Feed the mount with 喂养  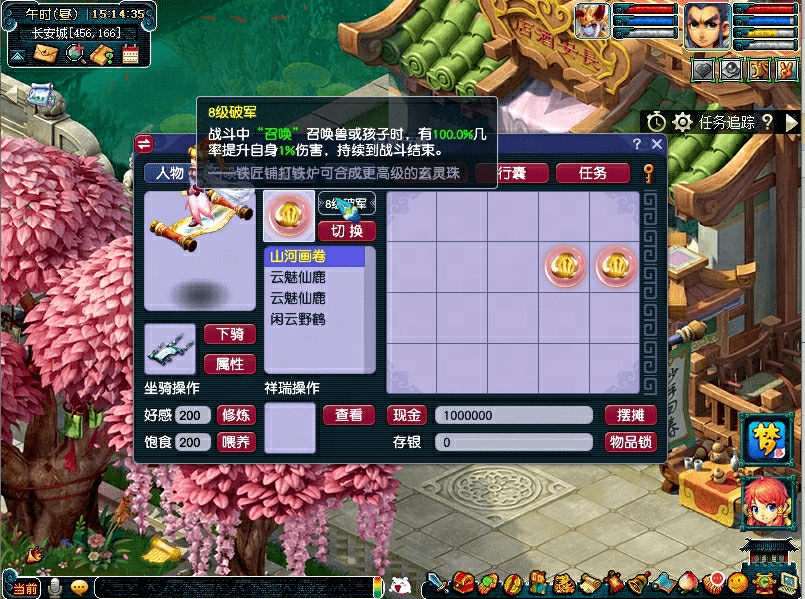pyautogui.click(x=236, y=442)
